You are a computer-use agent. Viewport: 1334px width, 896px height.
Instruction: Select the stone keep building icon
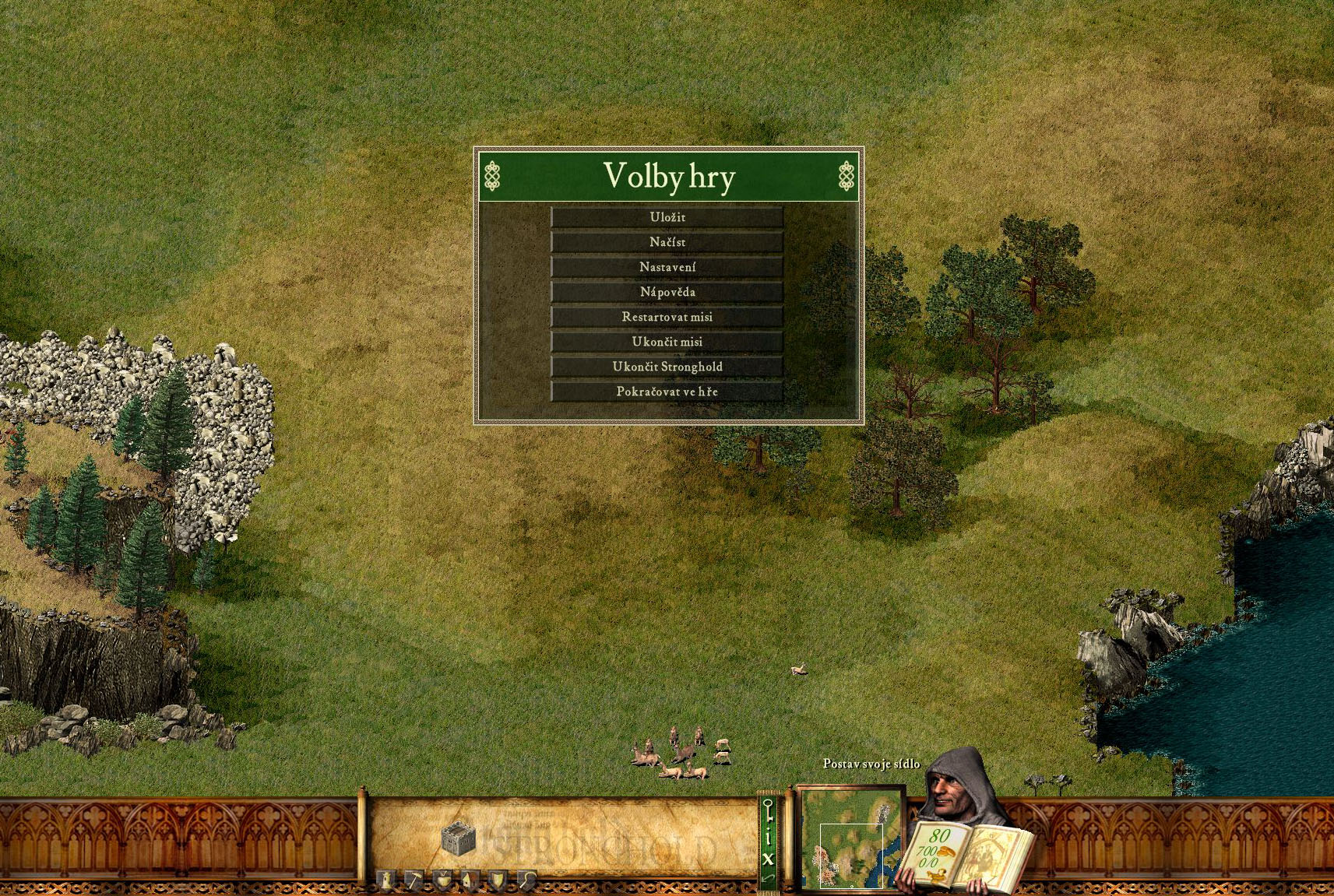[458, 838]
